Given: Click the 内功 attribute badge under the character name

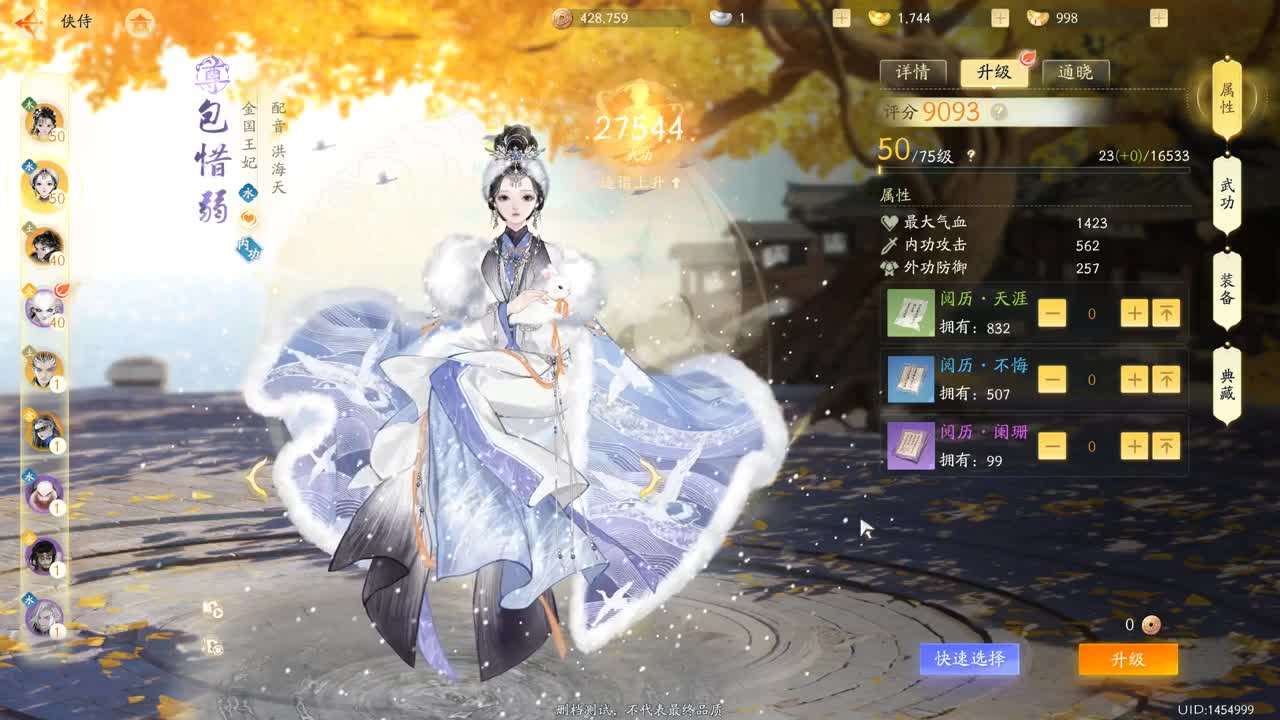Looking at the screenshot, I should (x=249, y=248).
